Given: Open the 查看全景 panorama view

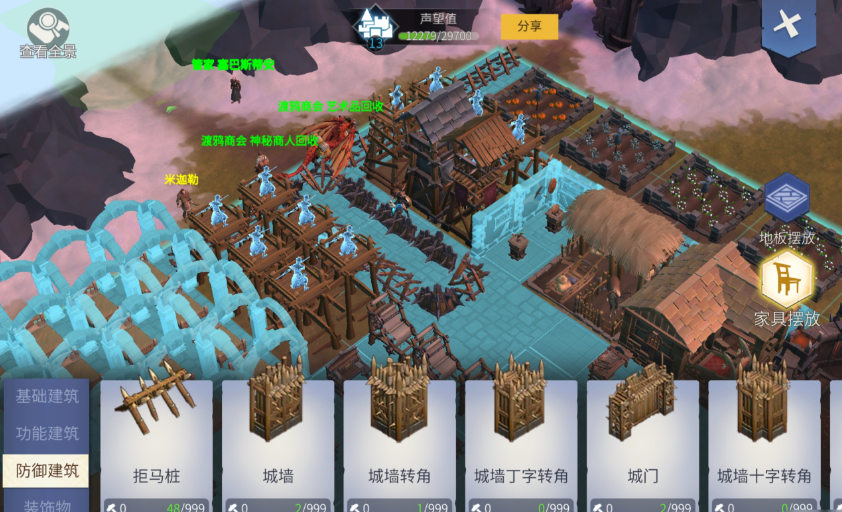Looking at the screenshot, I should pyautogui.click(x=47, y=32).
